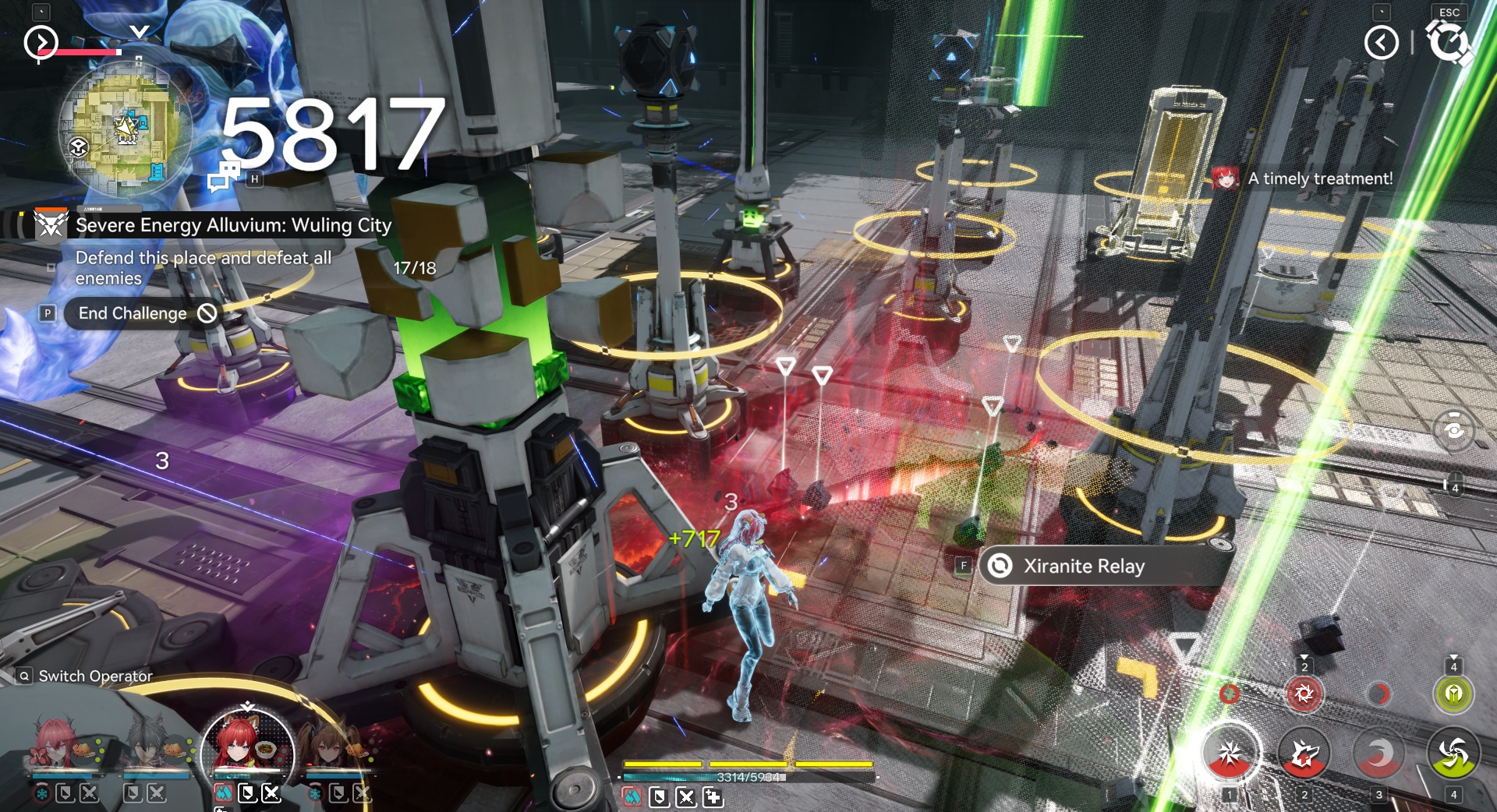Click the left-arrow circle button at top right
Image resolution: width=1497 pixels, height=812 pixels.
pyautogui.click(x=1381, y=43)
